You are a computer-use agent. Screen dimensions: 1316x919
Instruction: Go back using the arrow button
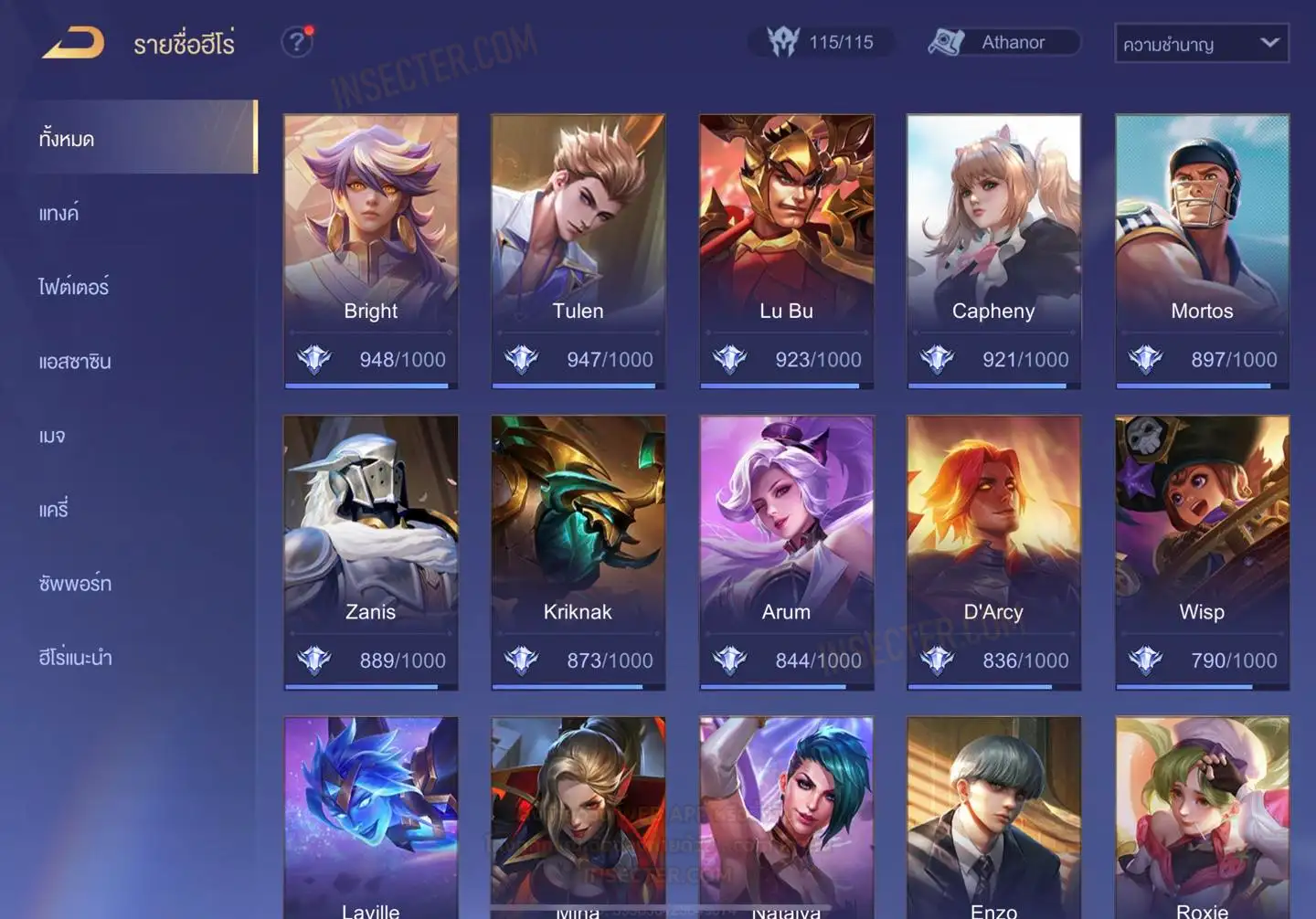pyautogui.click(x=73, y=43)
